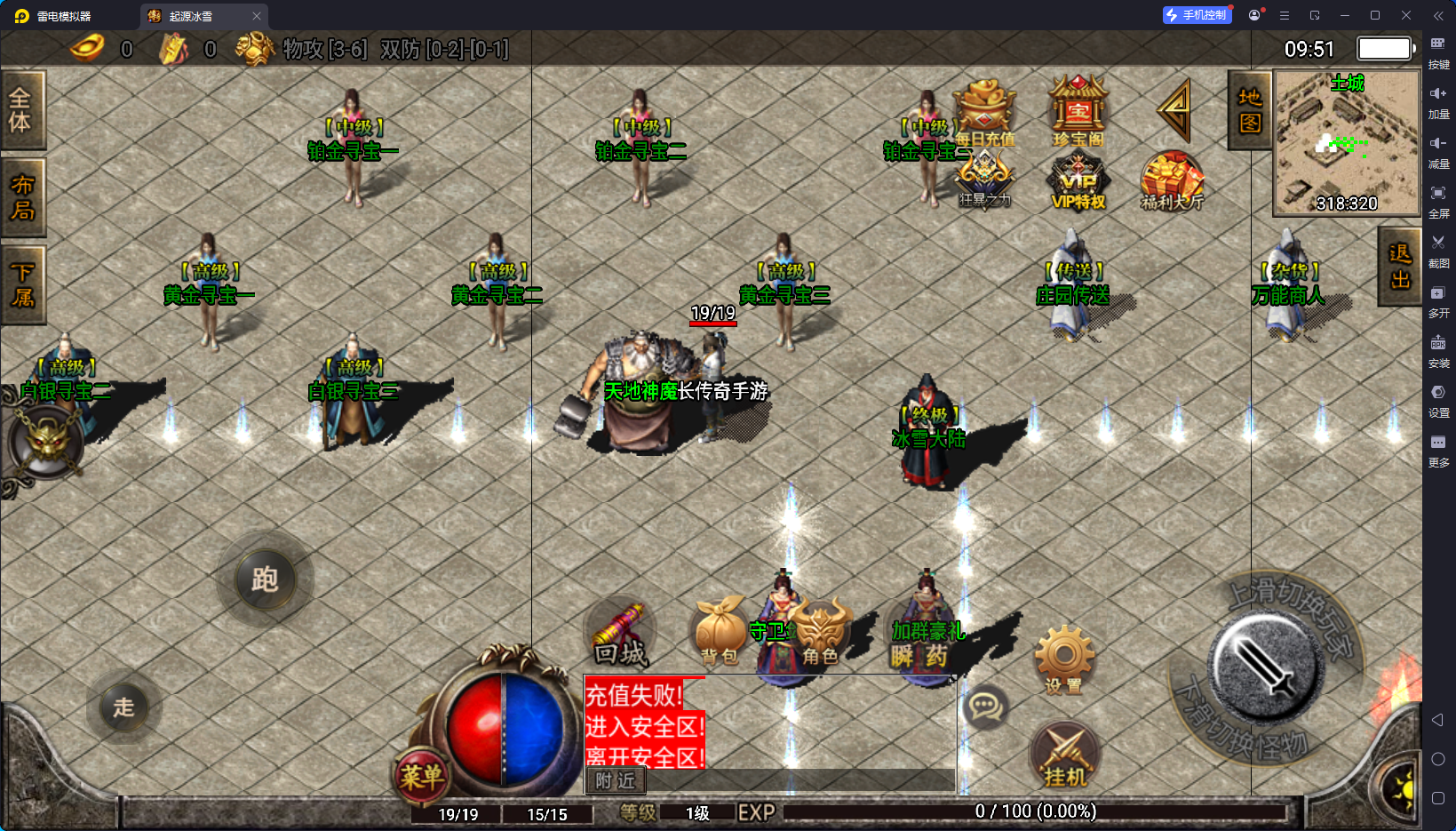
Task: Toggle 挂机 auto-battle
Action: pos(1065,757)
